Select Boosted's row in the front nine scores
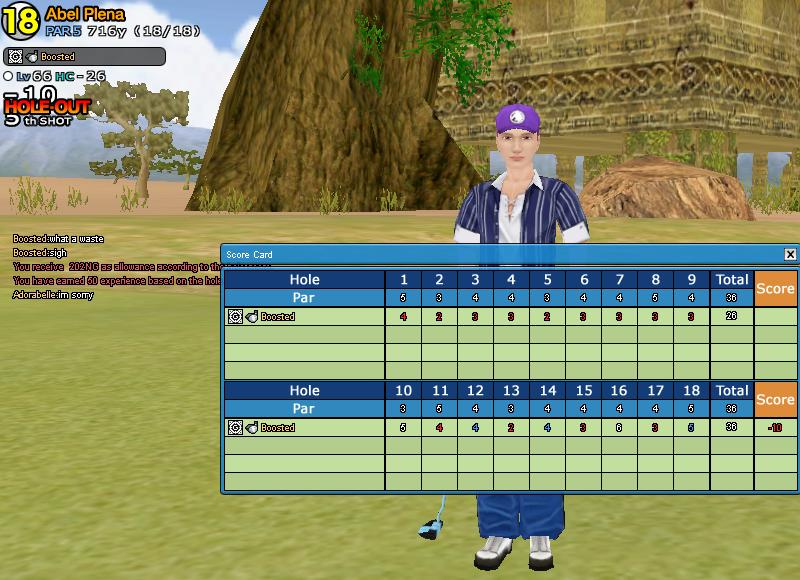Viewport: 800px width, 580px height. (x=305, y=317)
